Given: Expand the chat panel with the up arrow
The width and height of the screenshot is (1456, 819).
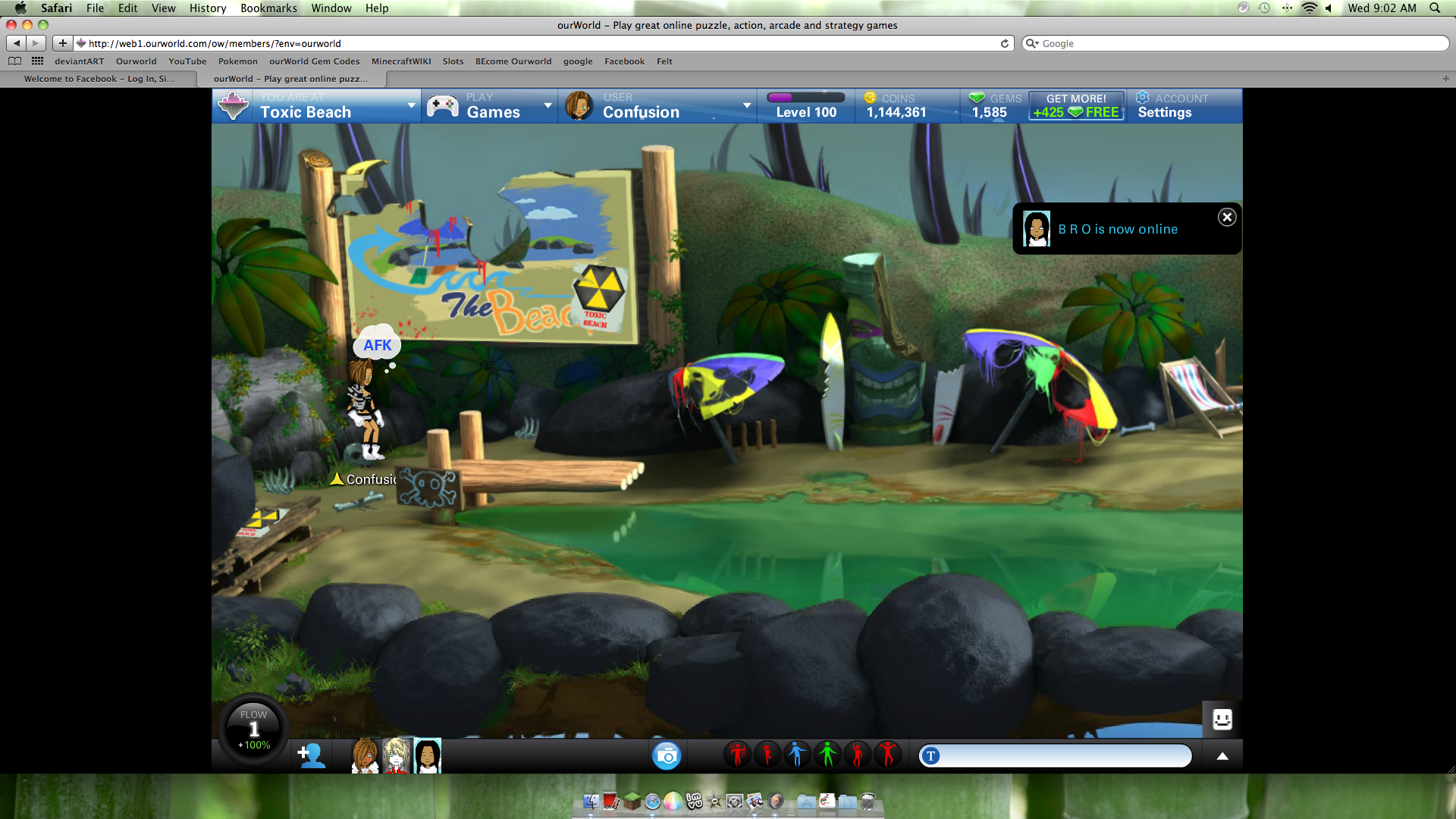Looking at the screenshot, I should (x=1222, y=756).
